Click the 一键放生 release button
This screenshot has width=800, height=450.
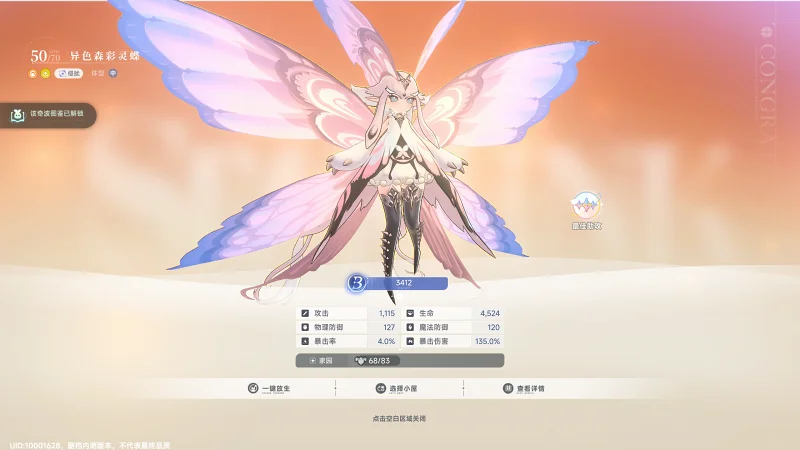click(x=270, y=388)
